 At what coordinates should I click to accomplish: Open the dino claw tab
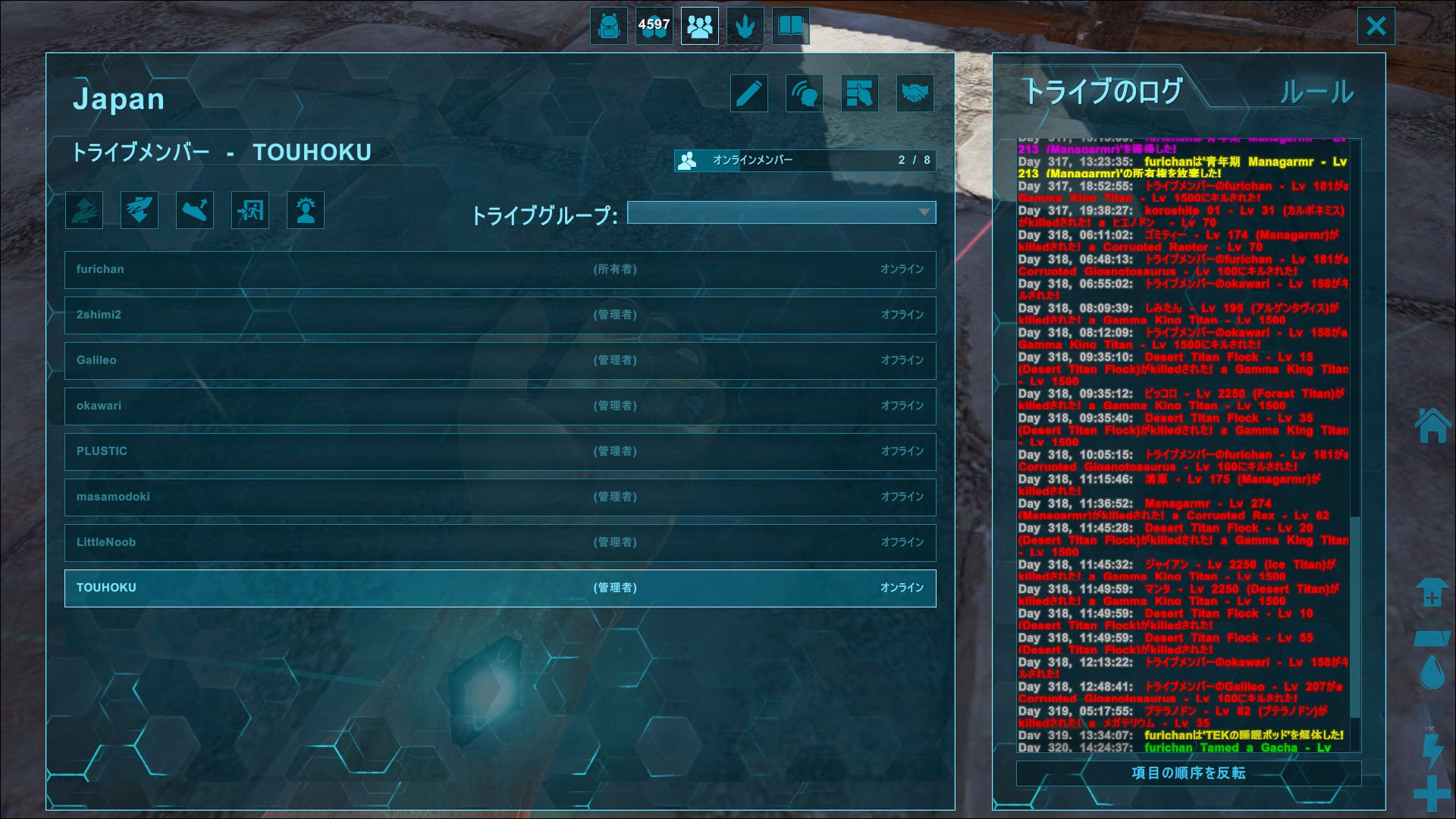tap(745, 27)
